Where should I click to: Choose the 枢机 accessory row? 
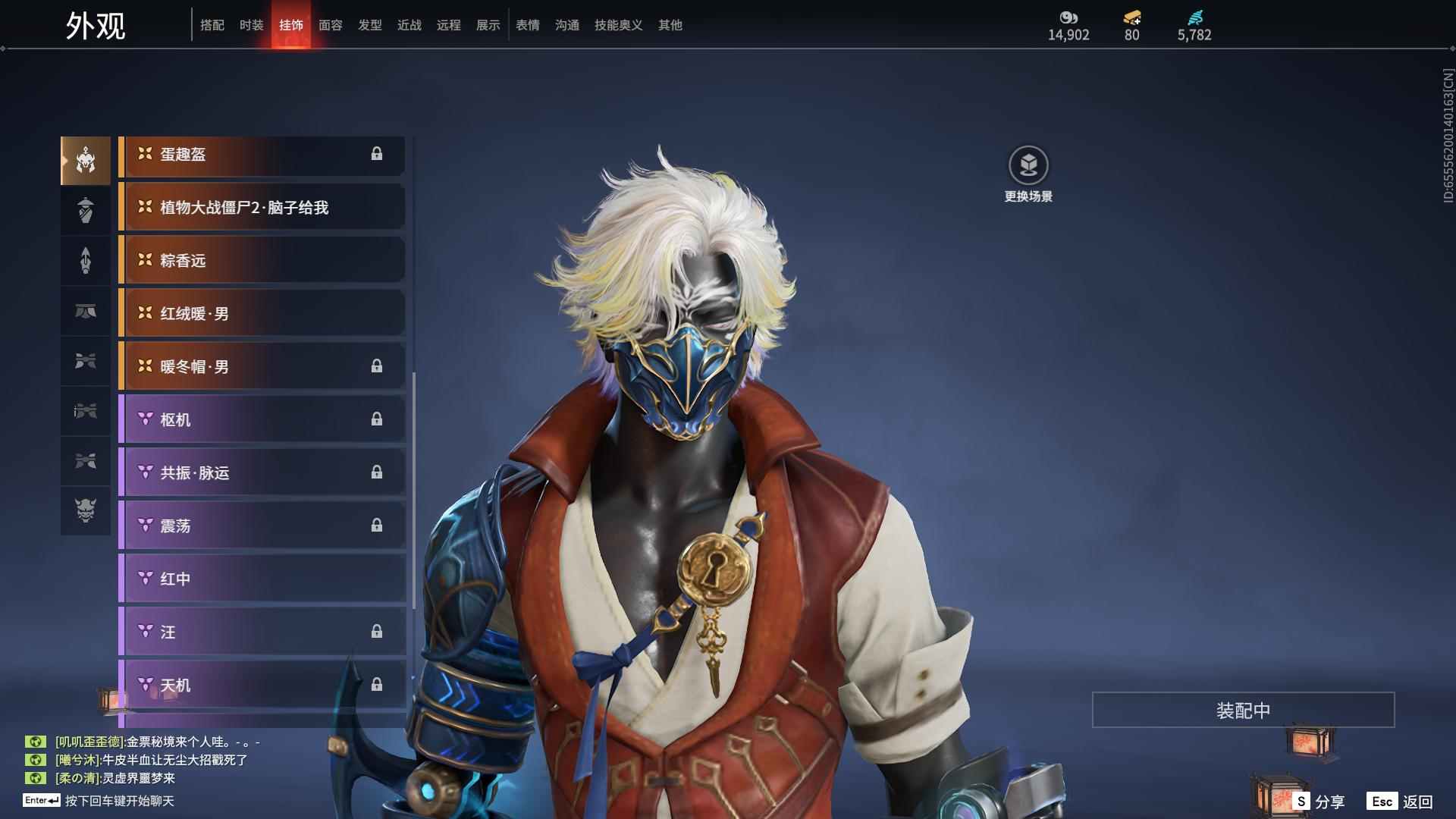[x=262, y=420]
